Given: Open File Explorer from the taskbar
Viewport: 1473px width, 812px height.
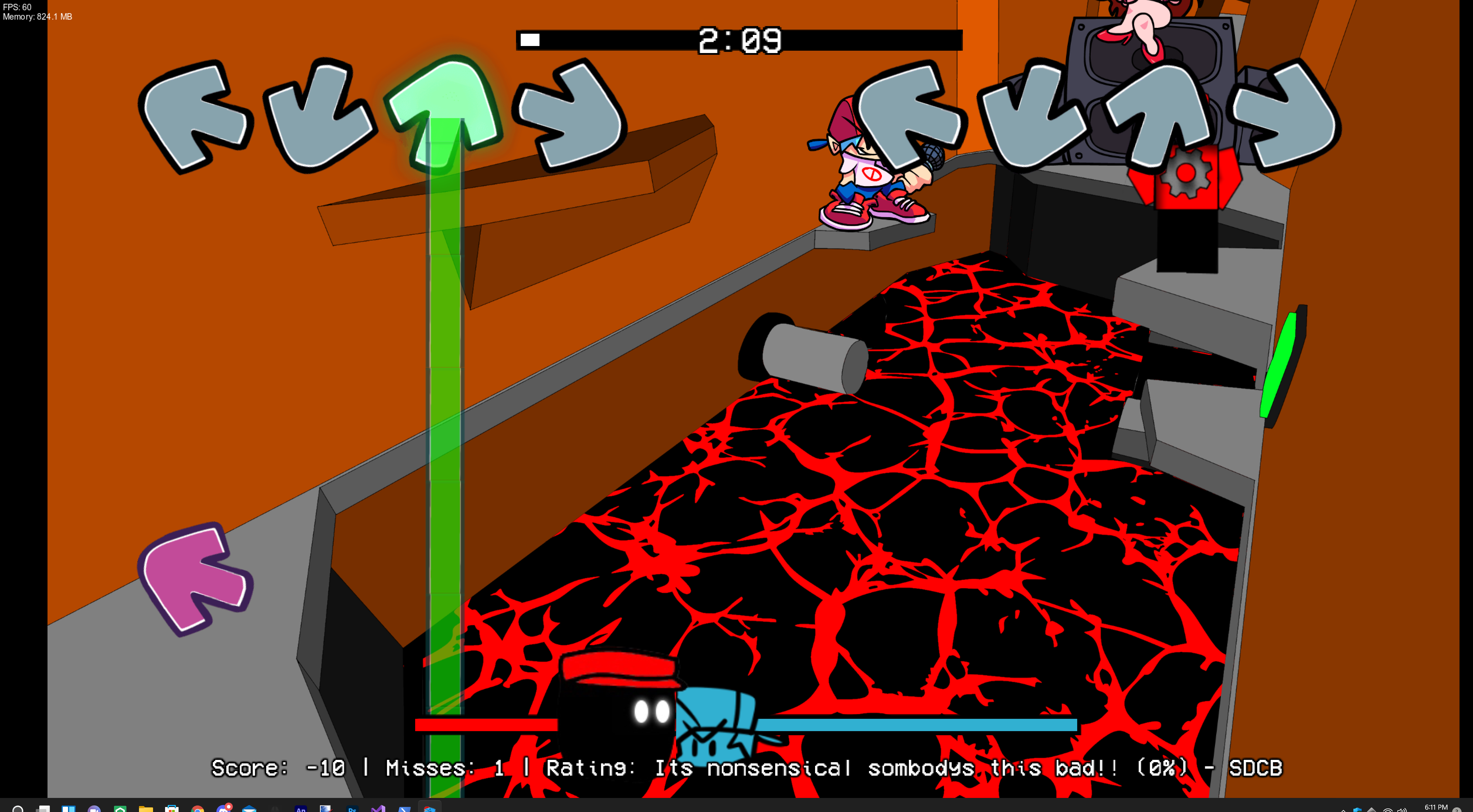Looking at the screenshot, I should click(x=146, y=808).
